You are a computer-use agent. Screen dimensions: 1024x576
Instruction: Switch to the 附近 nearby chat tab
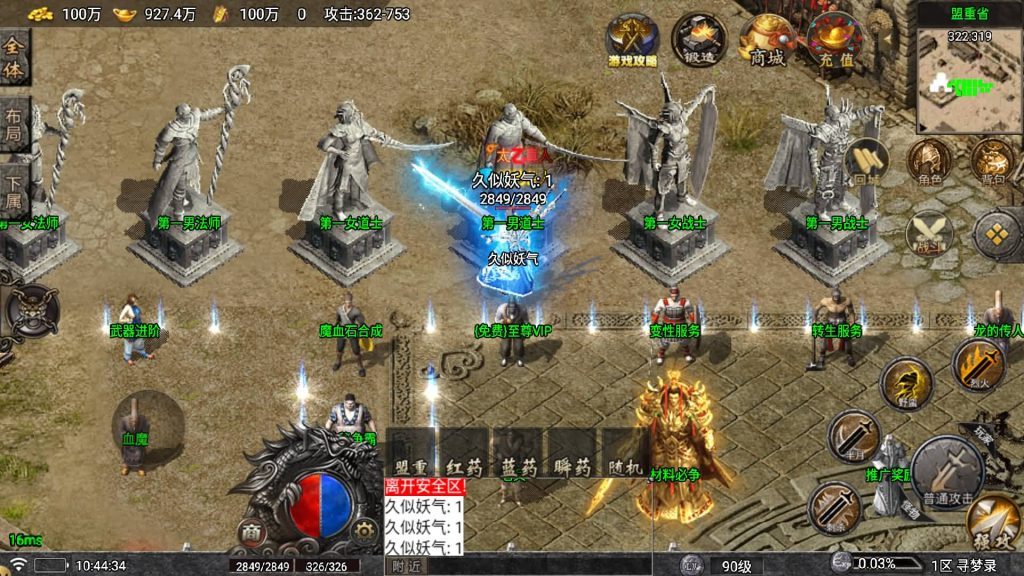pyautogui.click(x=406, y=566)
